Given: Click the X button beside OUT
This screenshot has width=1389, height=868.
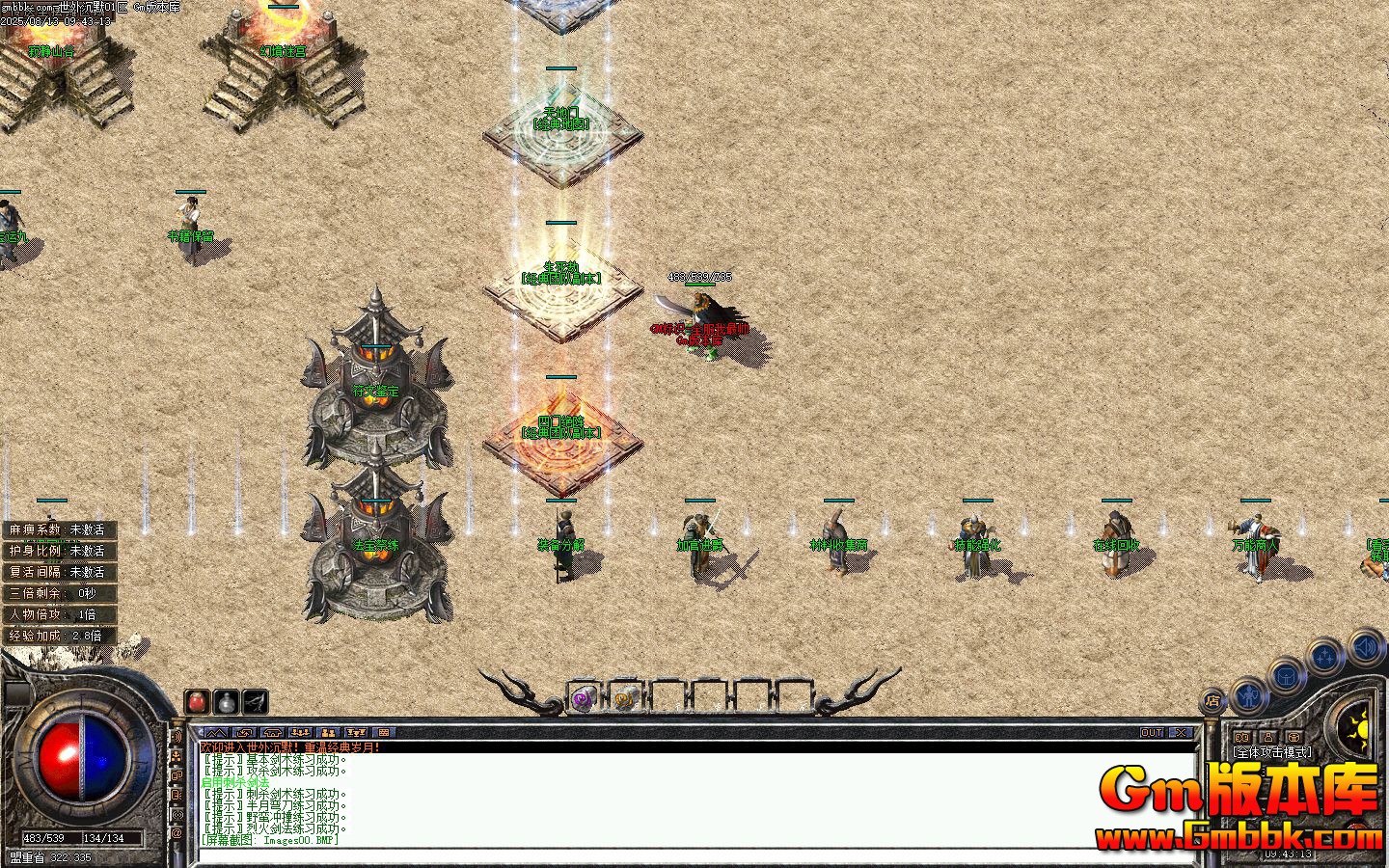Looking at the screenshot, I should tap(1181, 733).
